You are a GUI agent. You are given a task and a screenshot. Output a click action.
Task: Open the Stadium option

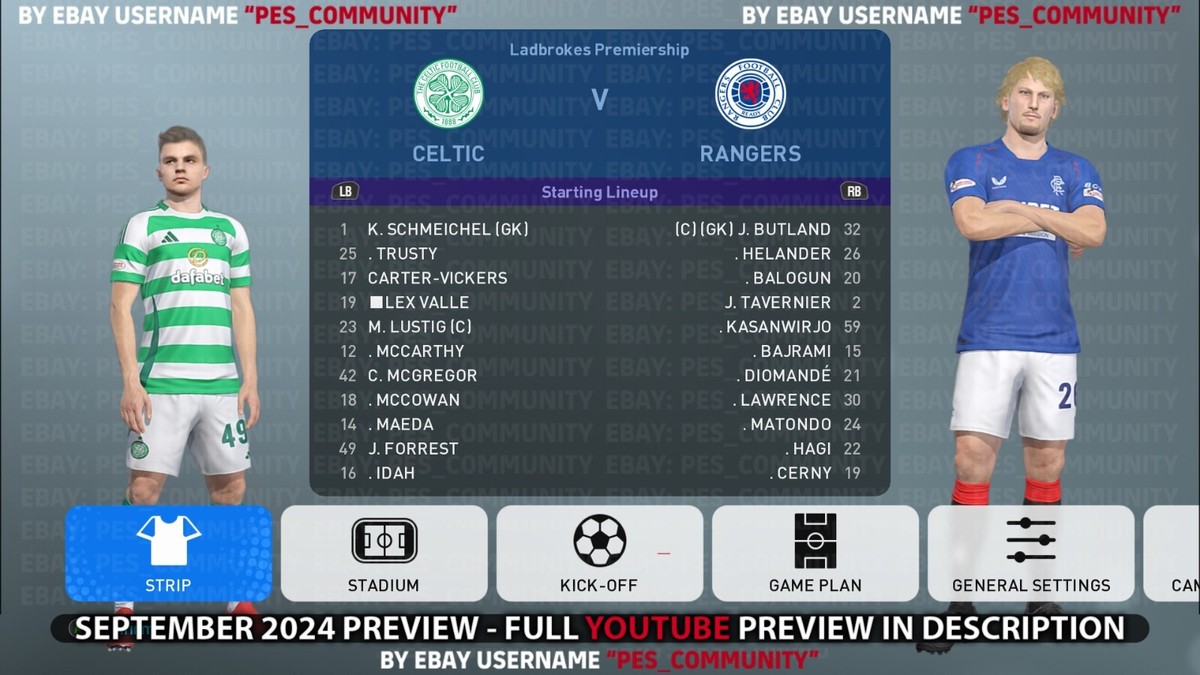[x=384, y=553]
